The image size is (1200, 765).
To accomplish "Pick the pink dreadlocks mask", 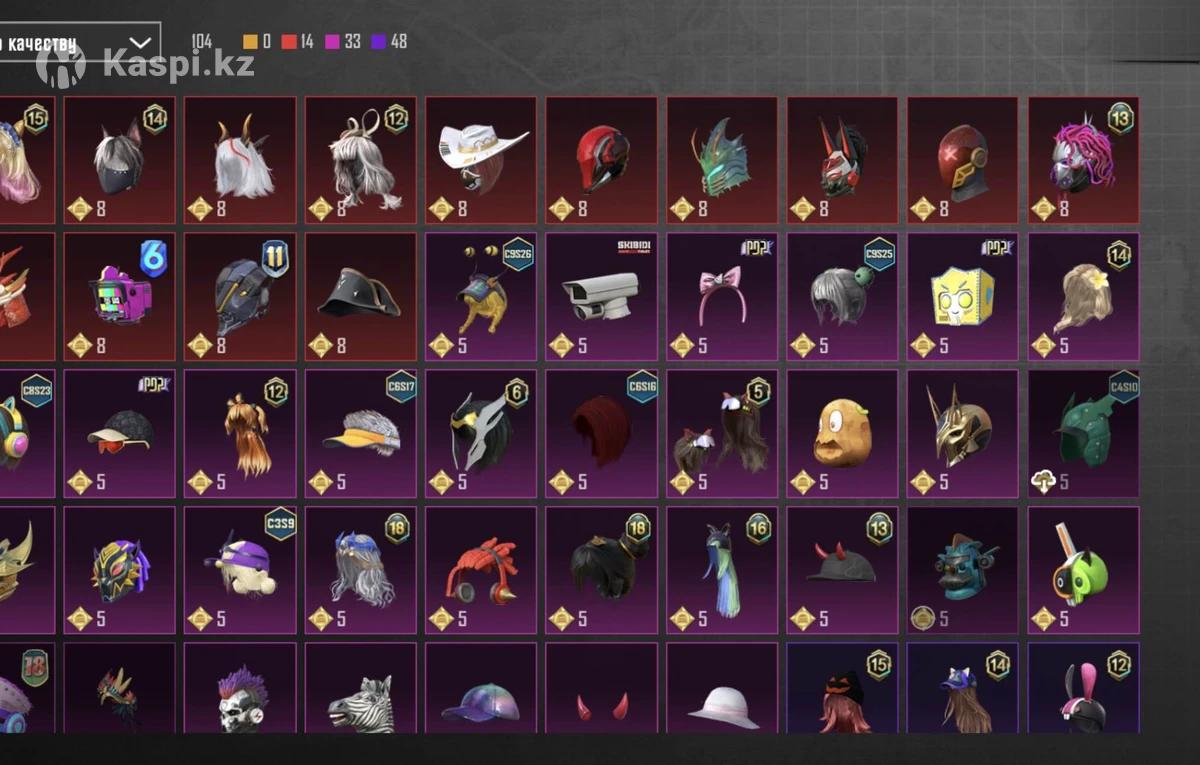I will tap(1083, 160).
